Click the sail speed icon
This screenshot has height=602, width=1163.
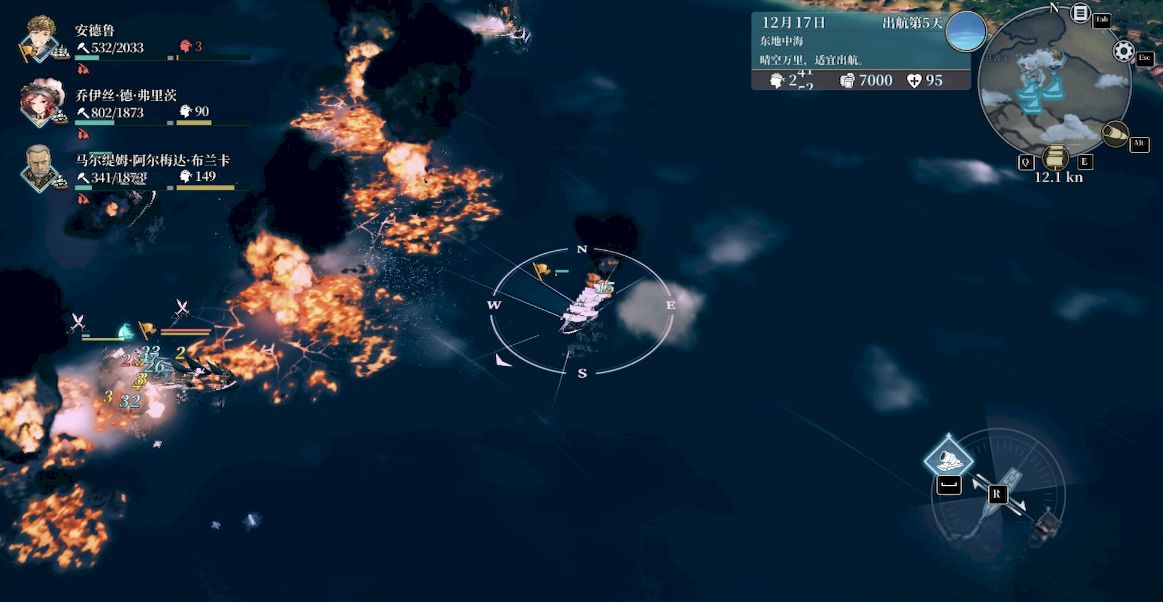coord(1055,158)
